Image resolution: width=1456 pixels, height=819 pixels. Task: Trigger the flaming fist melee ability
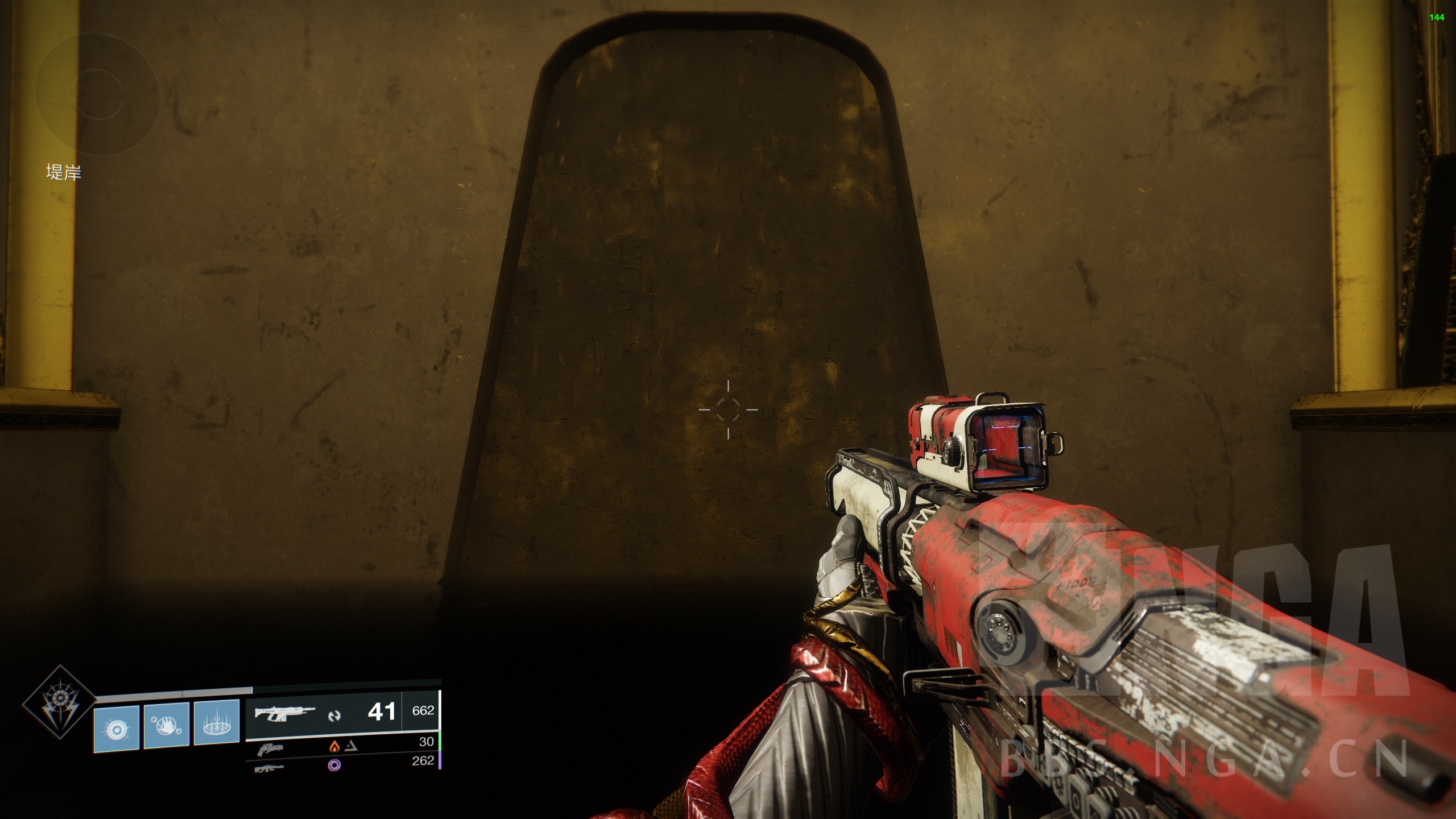click(167, 725)
